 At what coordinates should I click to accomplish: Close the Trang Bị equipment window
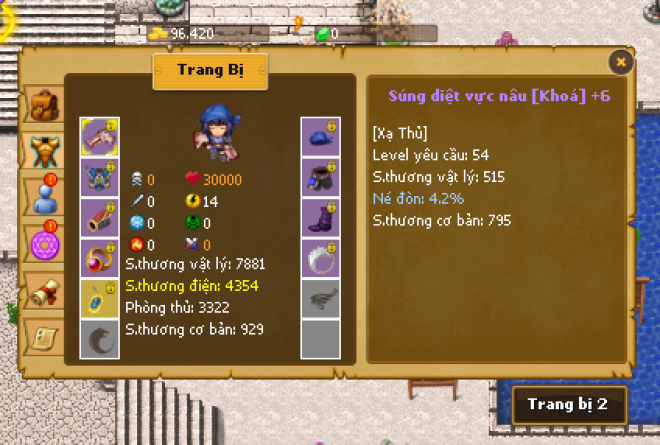[621, 62]
